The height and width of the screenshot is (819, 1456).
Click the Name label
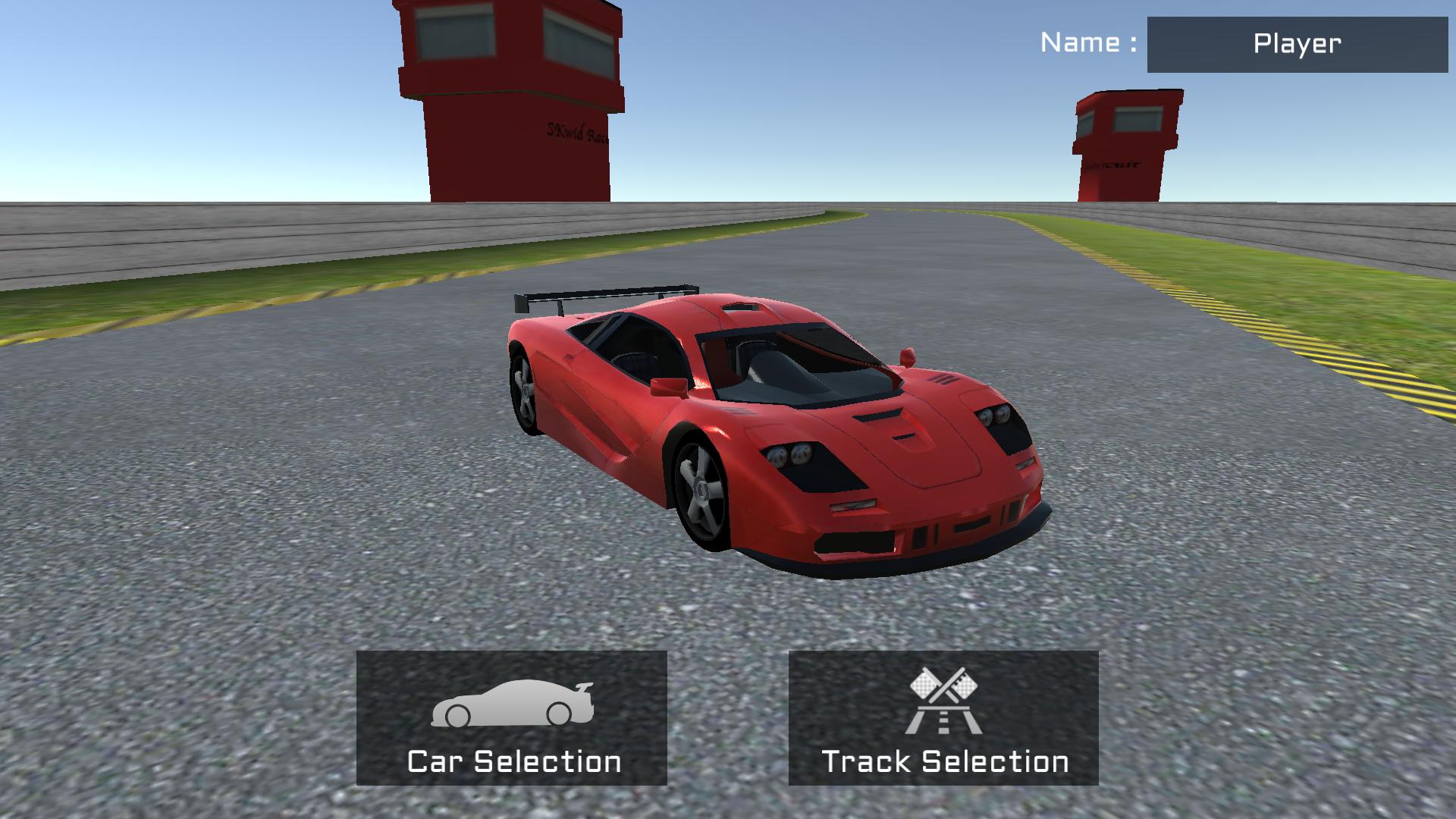(1086, 43)
